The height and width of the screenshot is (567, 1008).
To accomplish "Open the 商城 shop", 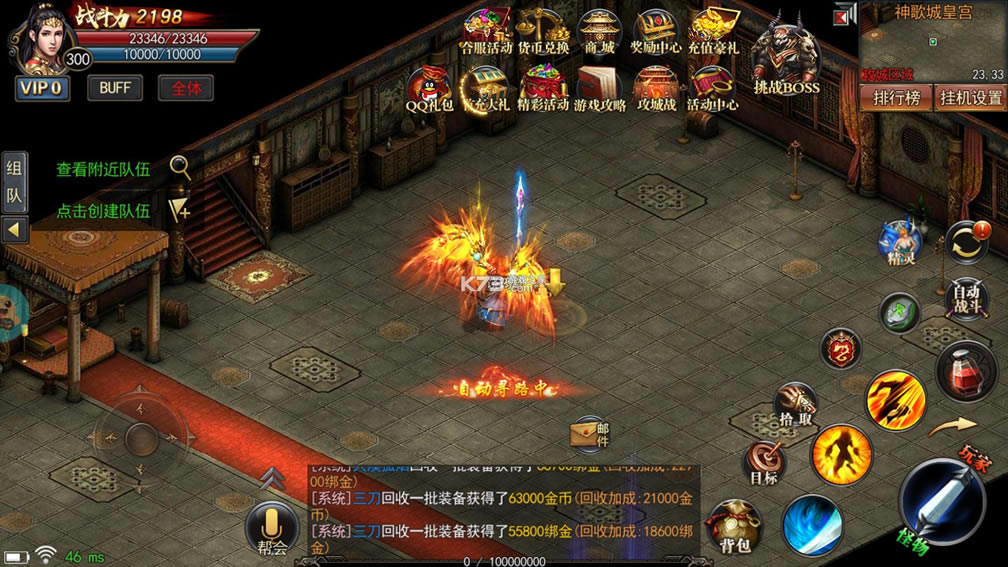I will 600,31.
